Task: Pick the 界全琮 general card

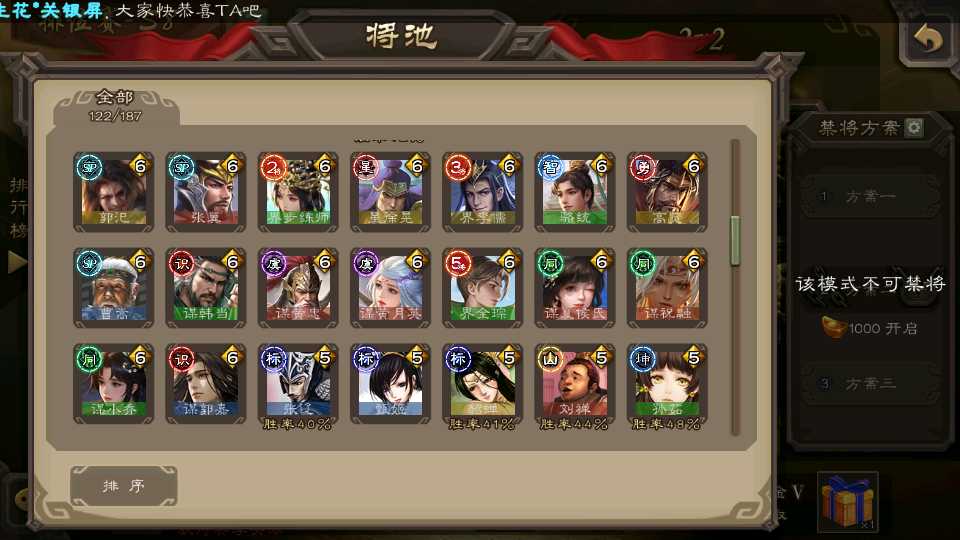Action: 482,287
